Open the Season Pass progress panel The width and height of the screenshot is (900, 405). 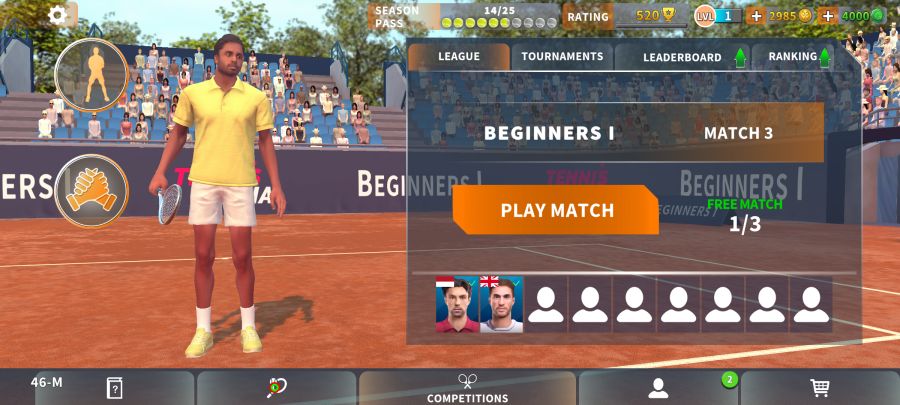[x=465, y=16]
